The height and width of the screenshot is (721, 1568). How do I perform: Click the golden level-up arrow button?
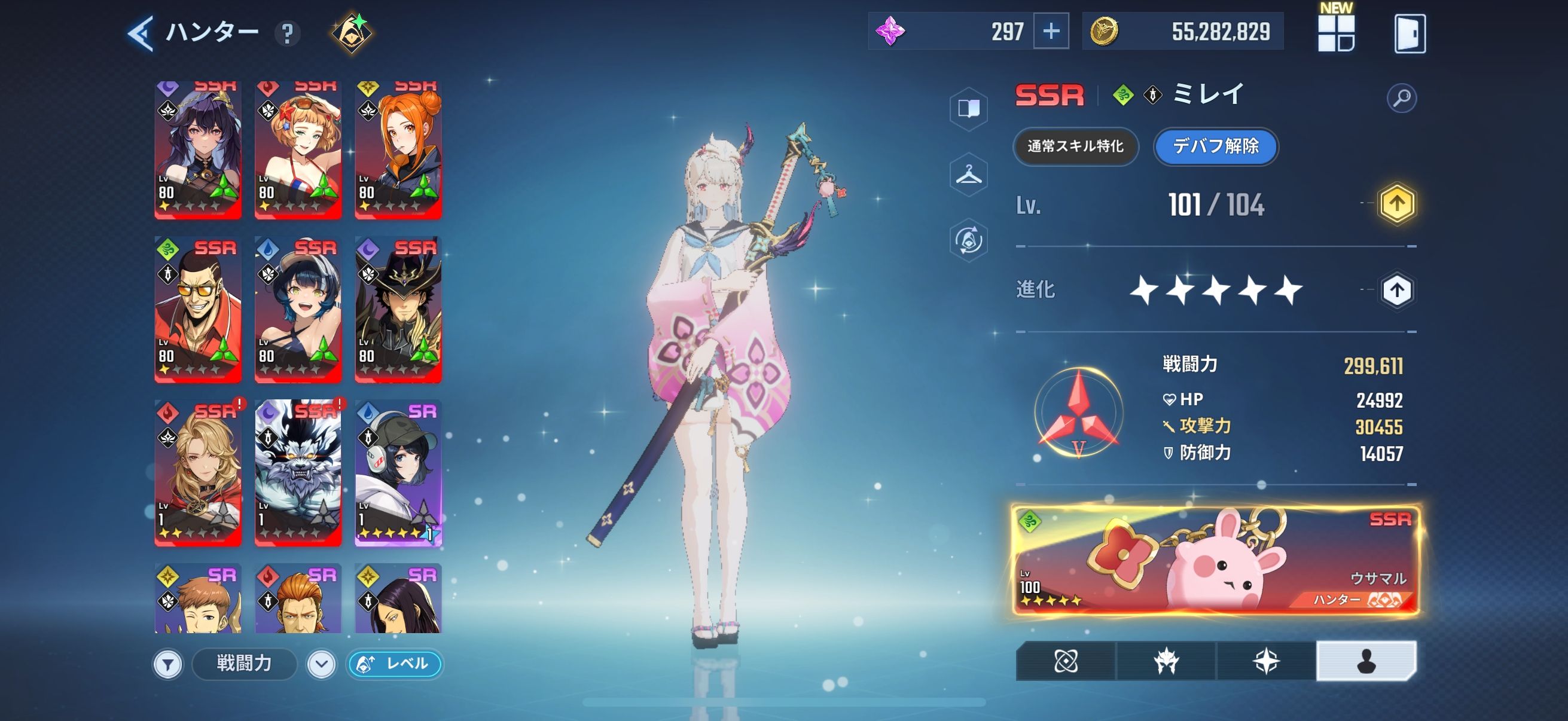click(1396, 204)
